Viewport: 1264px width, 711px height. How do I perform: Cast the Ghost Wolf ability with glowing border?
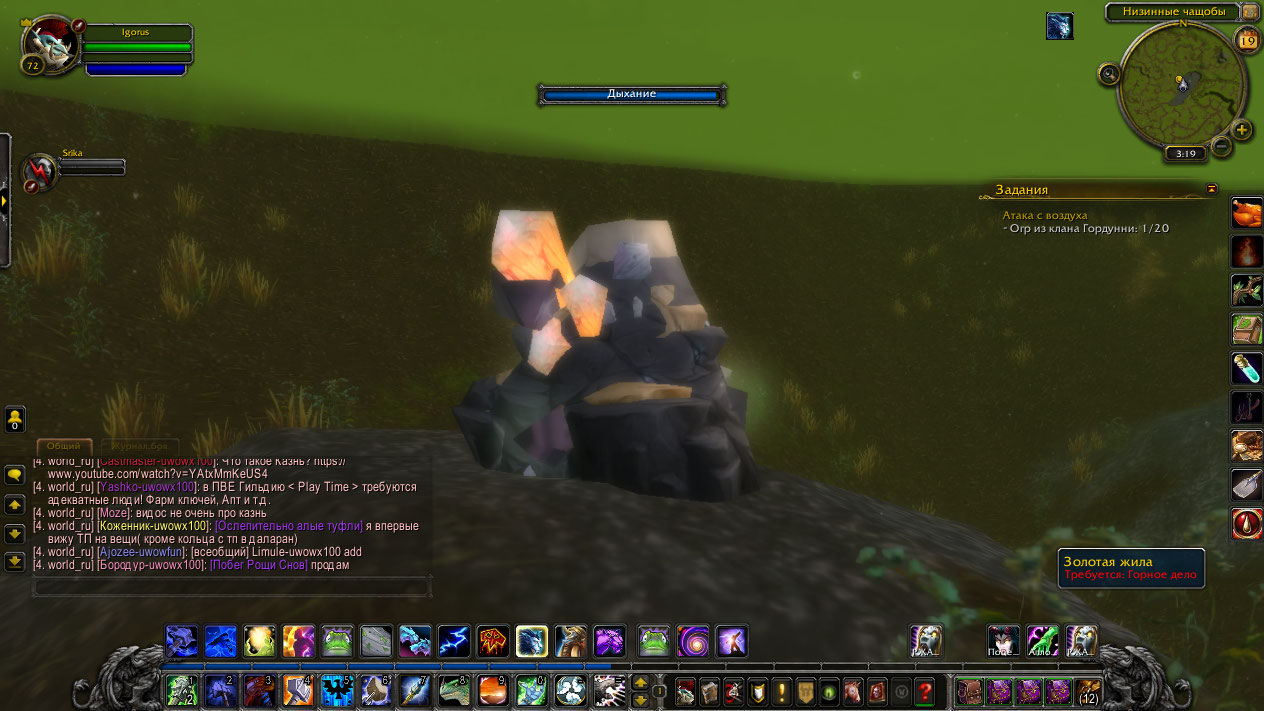pos(531,641)
